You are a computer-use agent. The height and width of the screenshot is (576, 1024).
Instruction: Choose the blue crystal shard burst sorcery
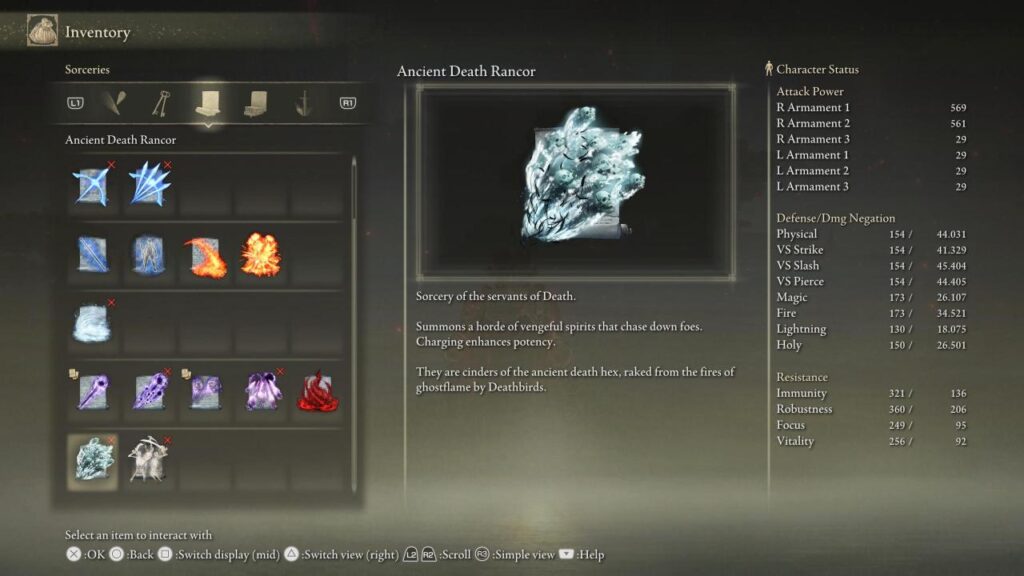click(150, 186)
